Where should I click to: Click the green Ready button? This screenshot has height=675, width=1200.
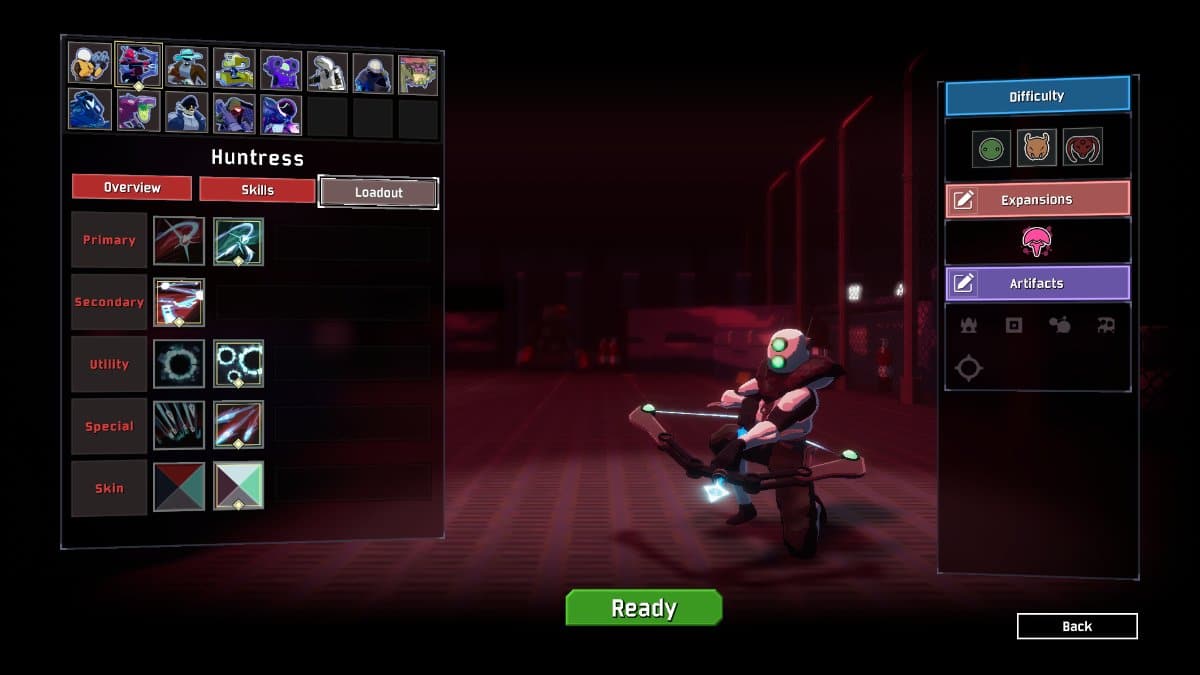pos(643,608)
